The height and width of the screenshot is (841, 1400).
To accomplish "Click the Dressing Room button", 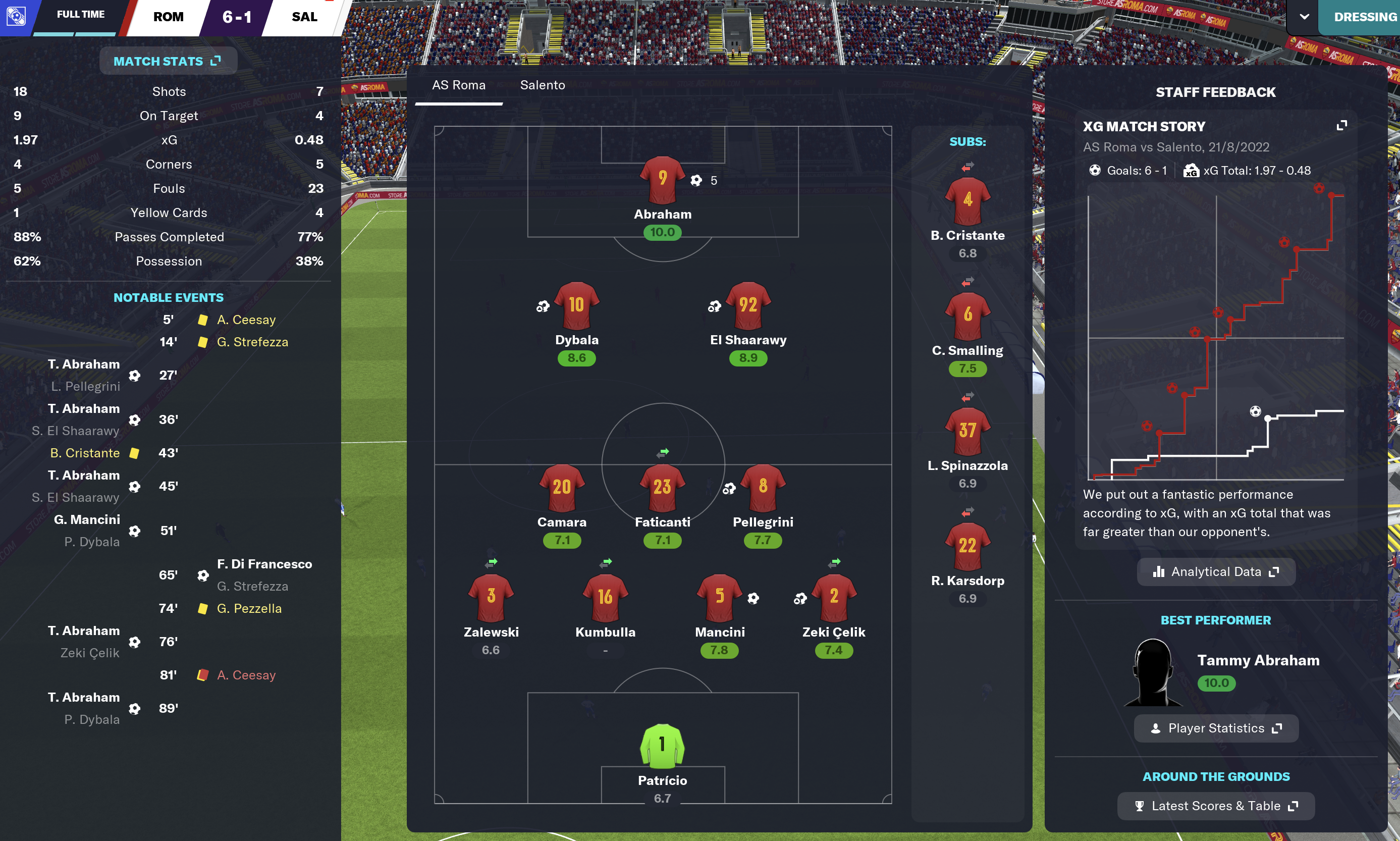I will click(1364, 17).
